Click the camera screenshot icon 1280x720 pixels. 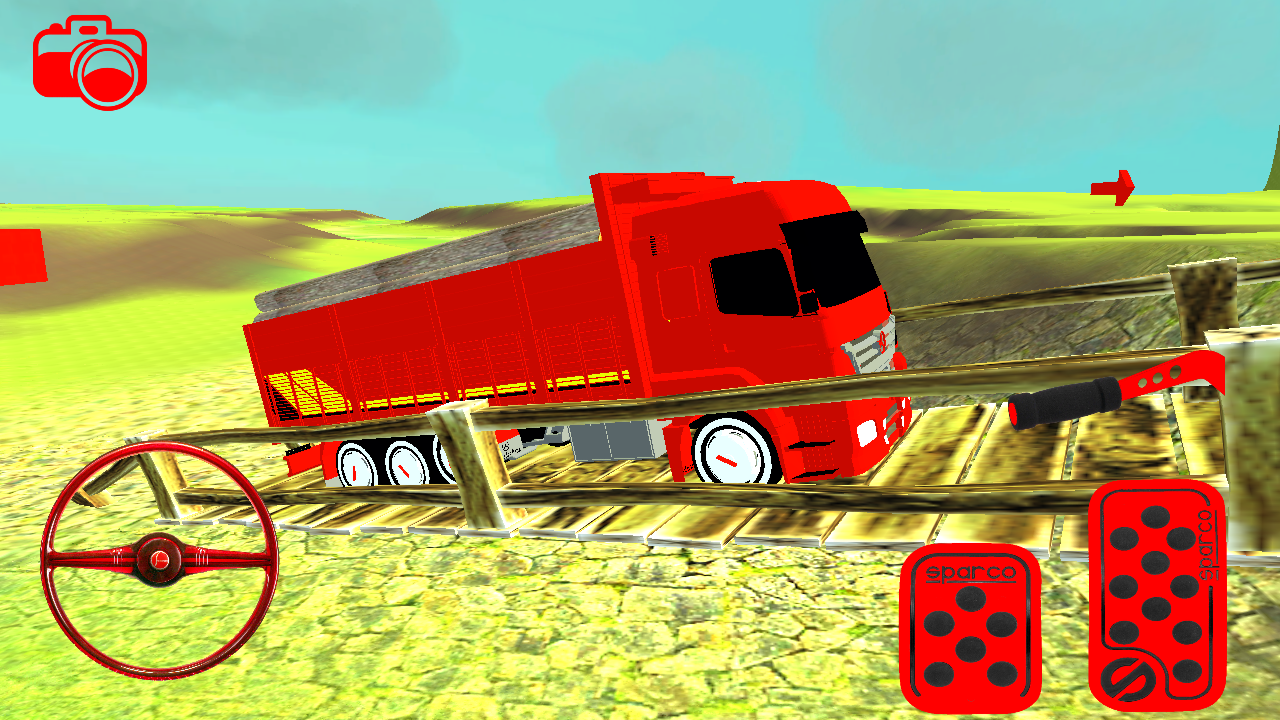click(x=90, y=62)
